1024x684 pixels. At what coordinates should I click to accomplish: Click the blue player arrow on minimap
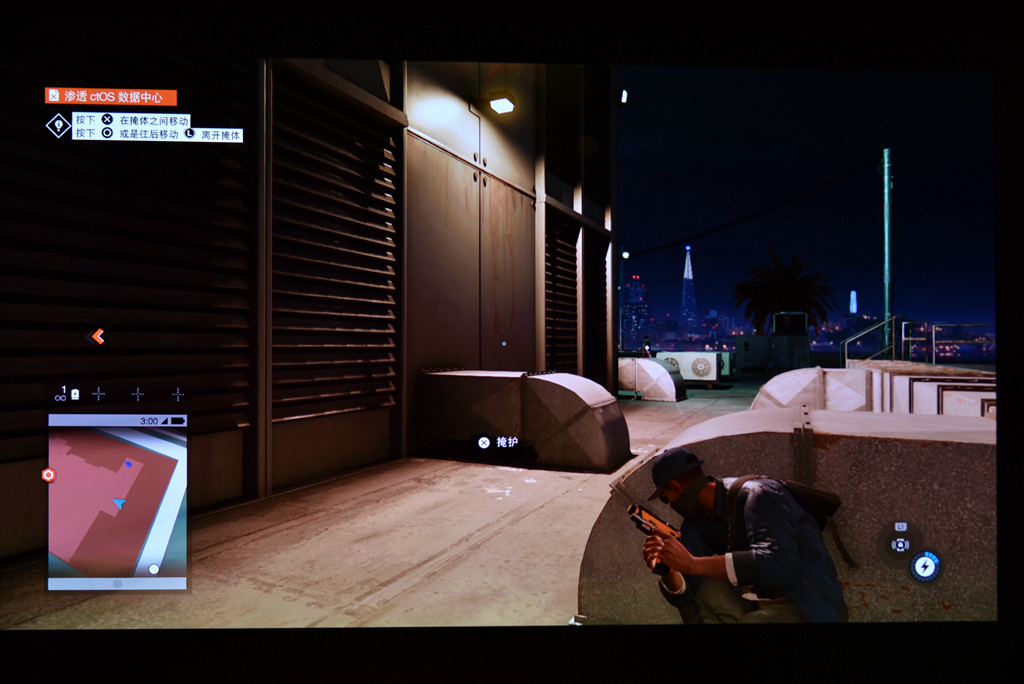[120, 503]
